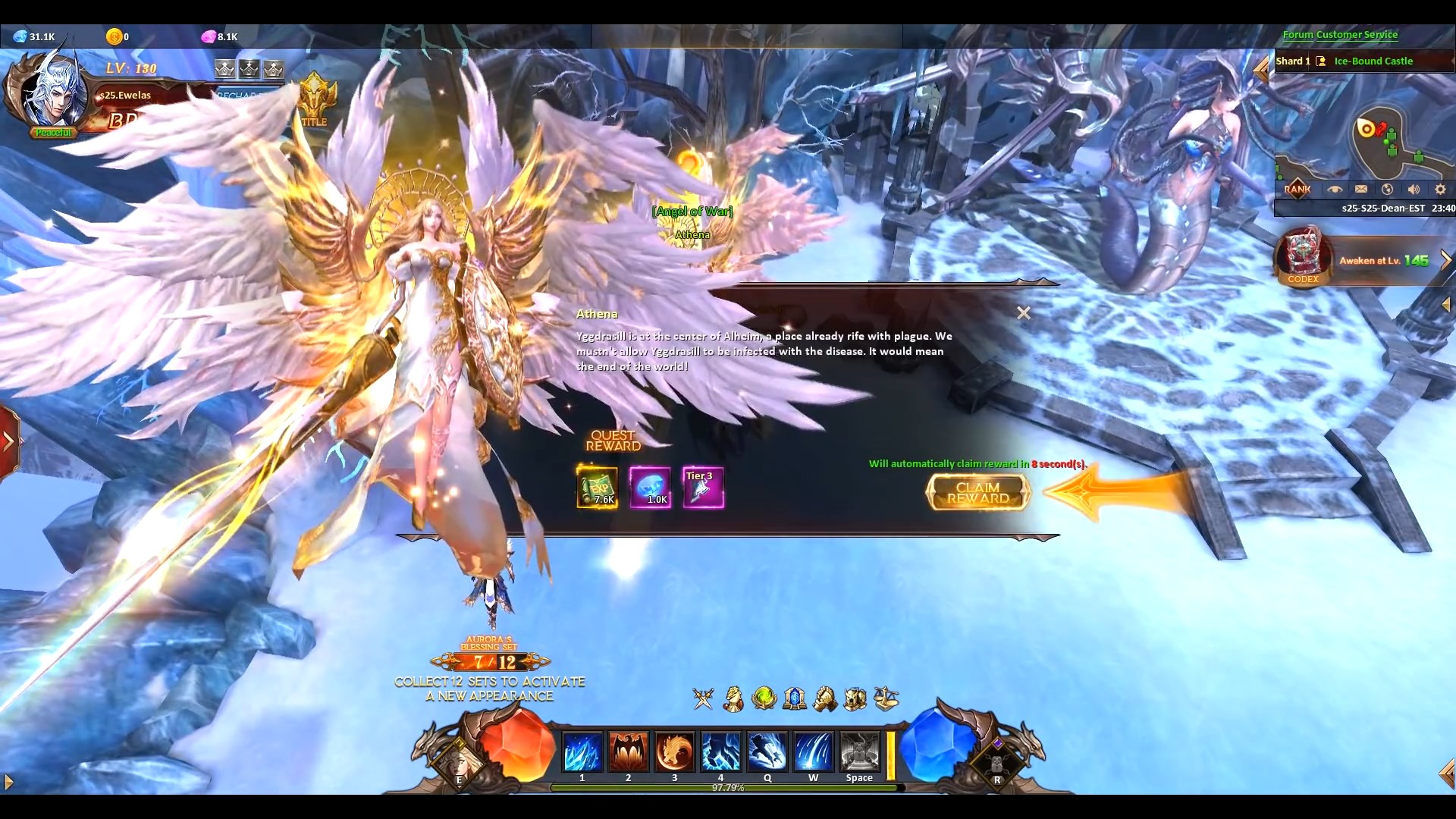This screenshot has height=819, width=1456.
Task: Select the crossed swords arena icon
Action: point(703,699)
